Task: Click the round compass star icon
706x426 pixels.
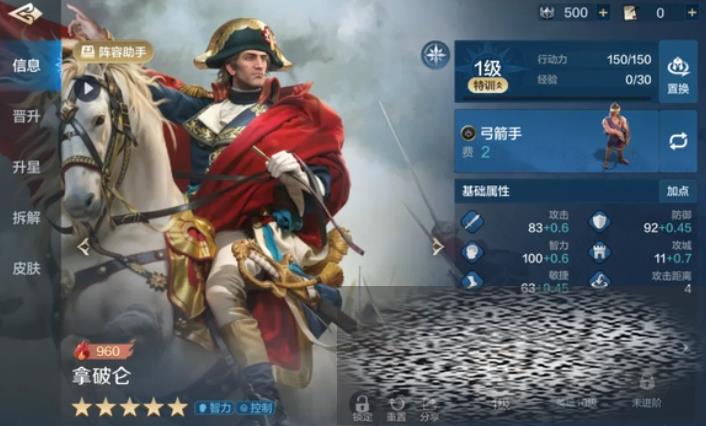Action: pos(435,55)
